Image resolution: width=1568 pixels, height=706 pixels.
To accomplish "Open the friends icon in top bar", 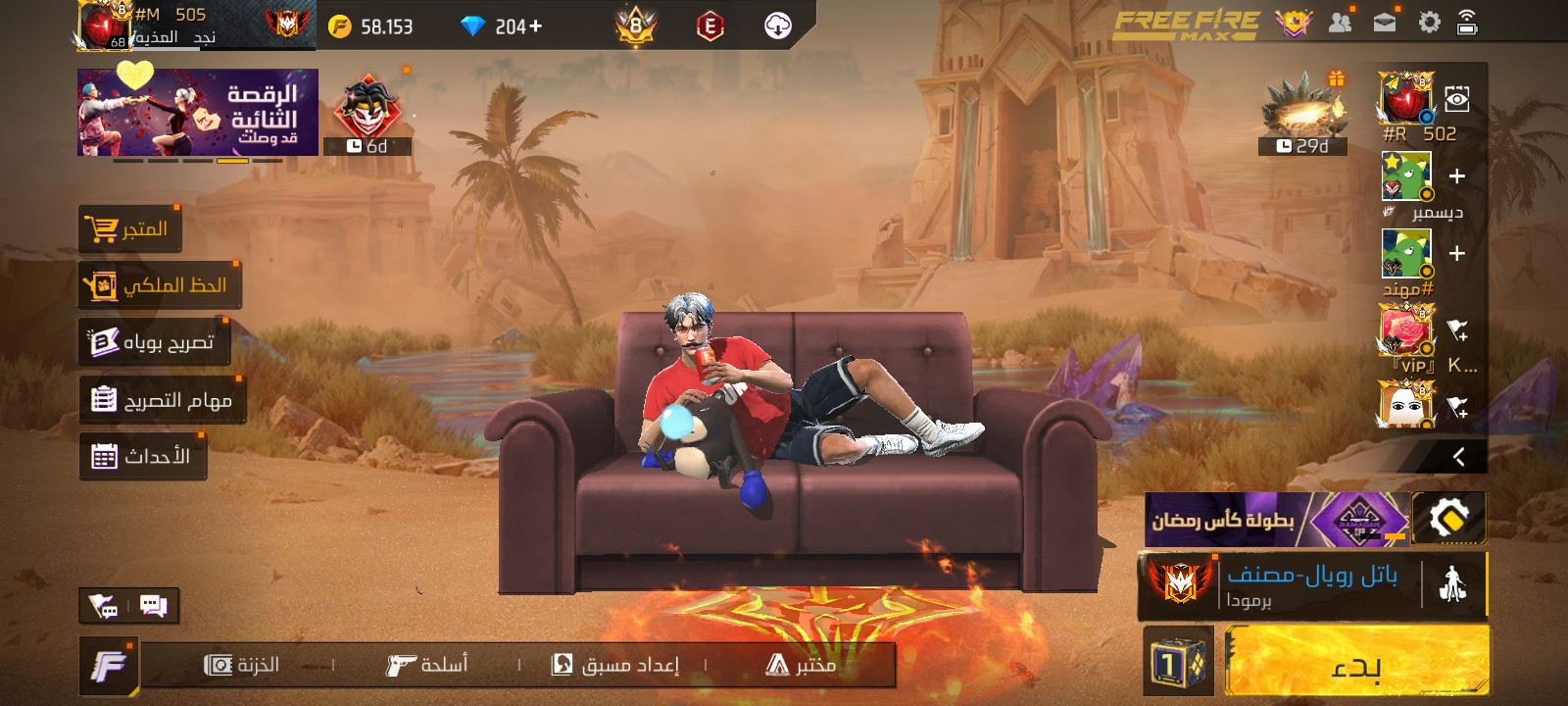I will coord(1340,23).
